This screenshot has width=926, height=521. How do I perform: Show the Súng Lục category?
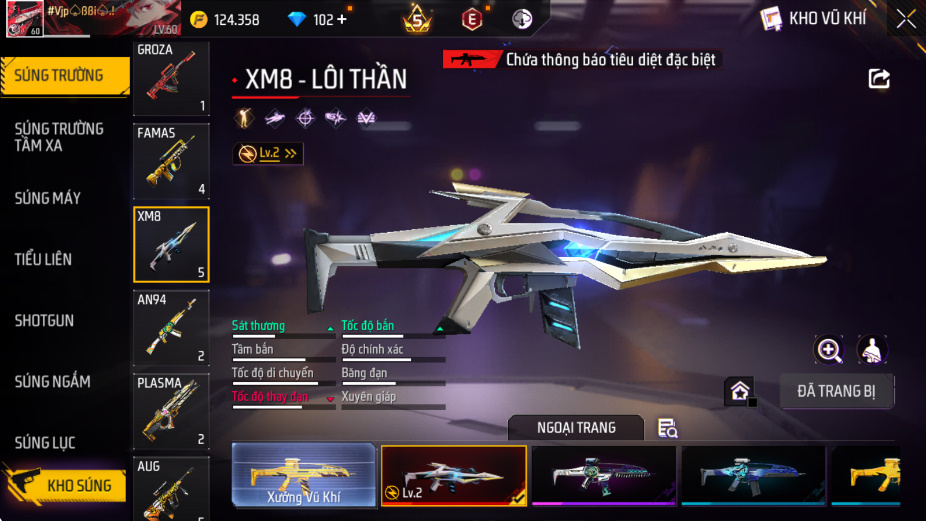coord(45,443)
